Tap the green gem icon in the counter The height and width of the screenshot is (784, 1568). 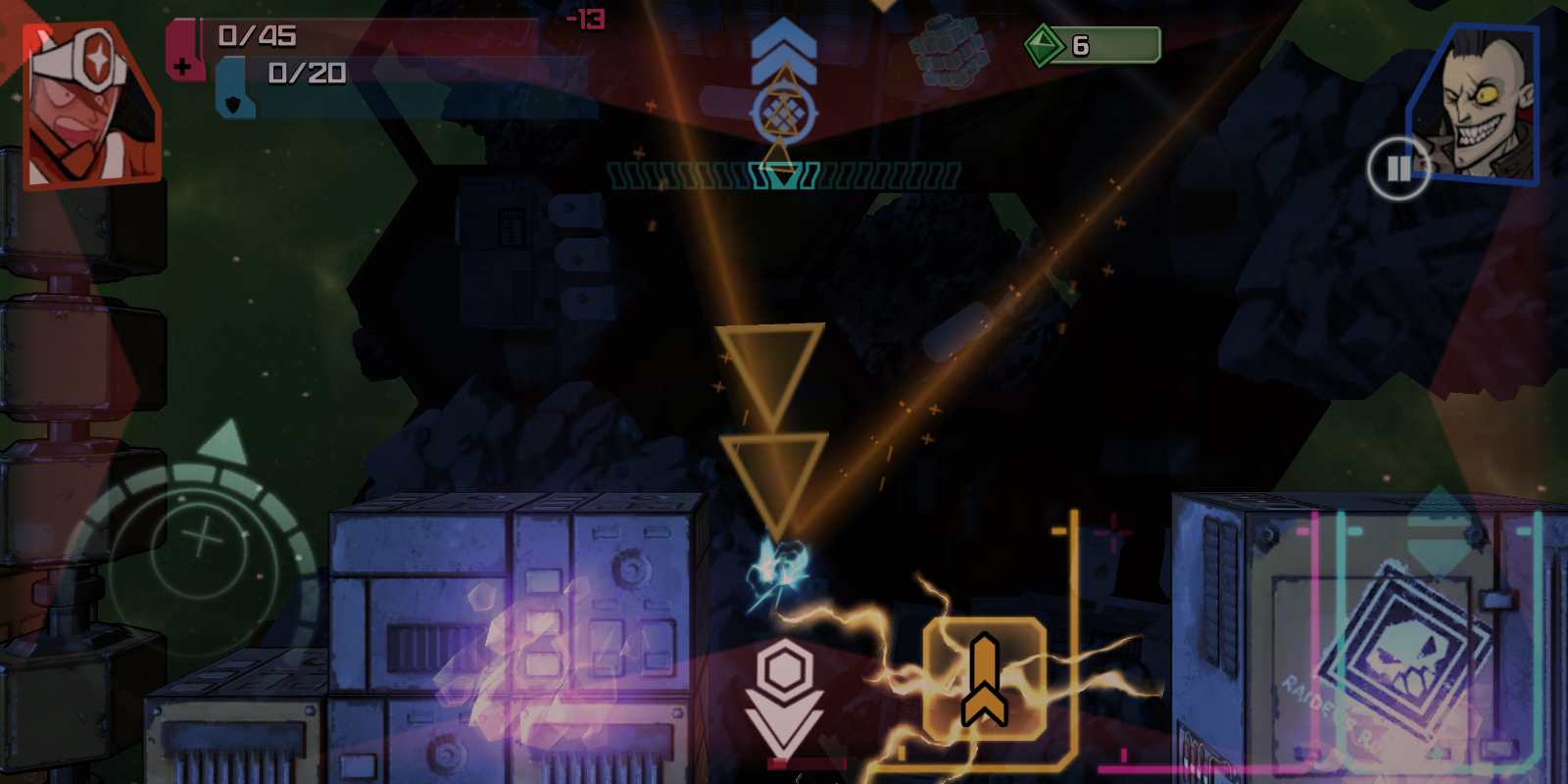tap(1047, 42)
